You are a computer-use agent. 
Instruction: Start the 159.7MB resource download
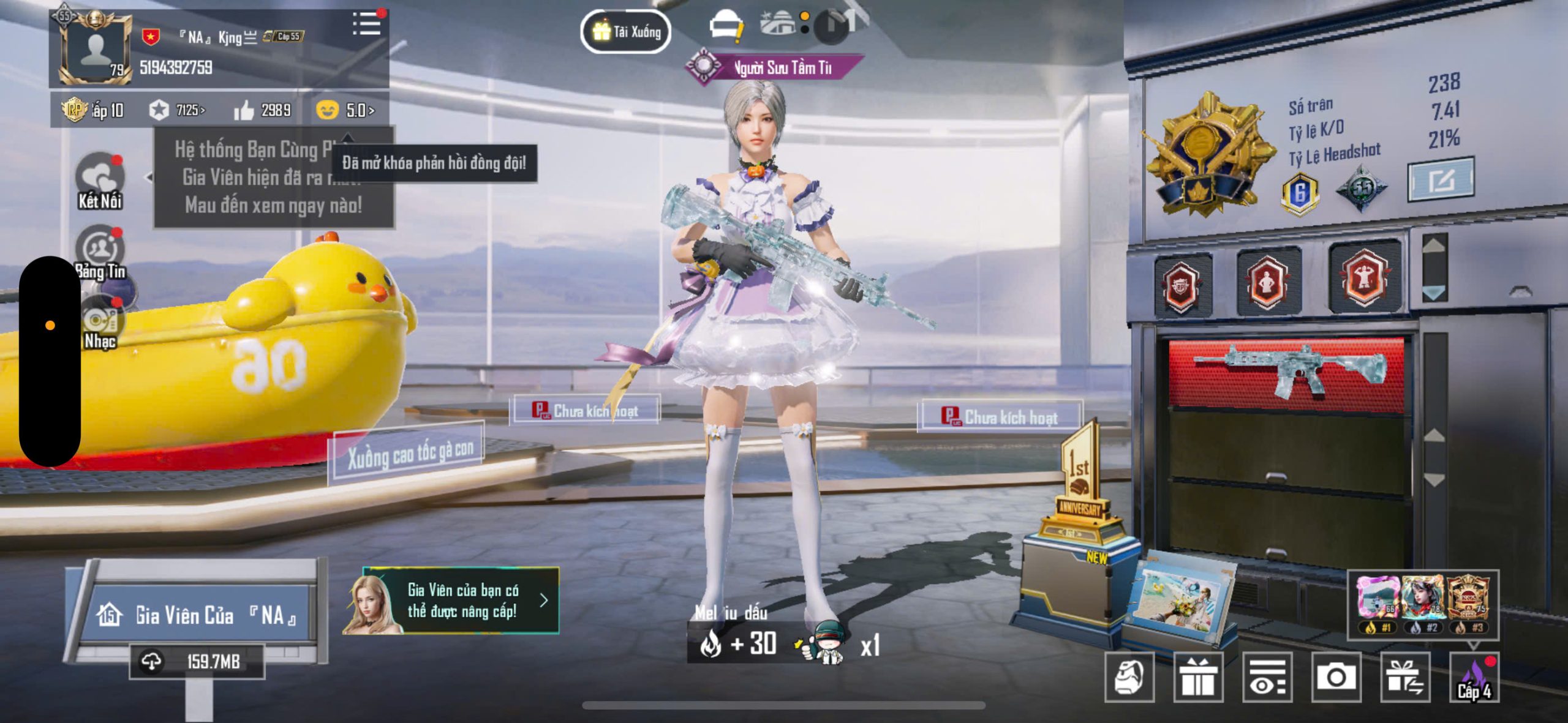tap(196, 661)
